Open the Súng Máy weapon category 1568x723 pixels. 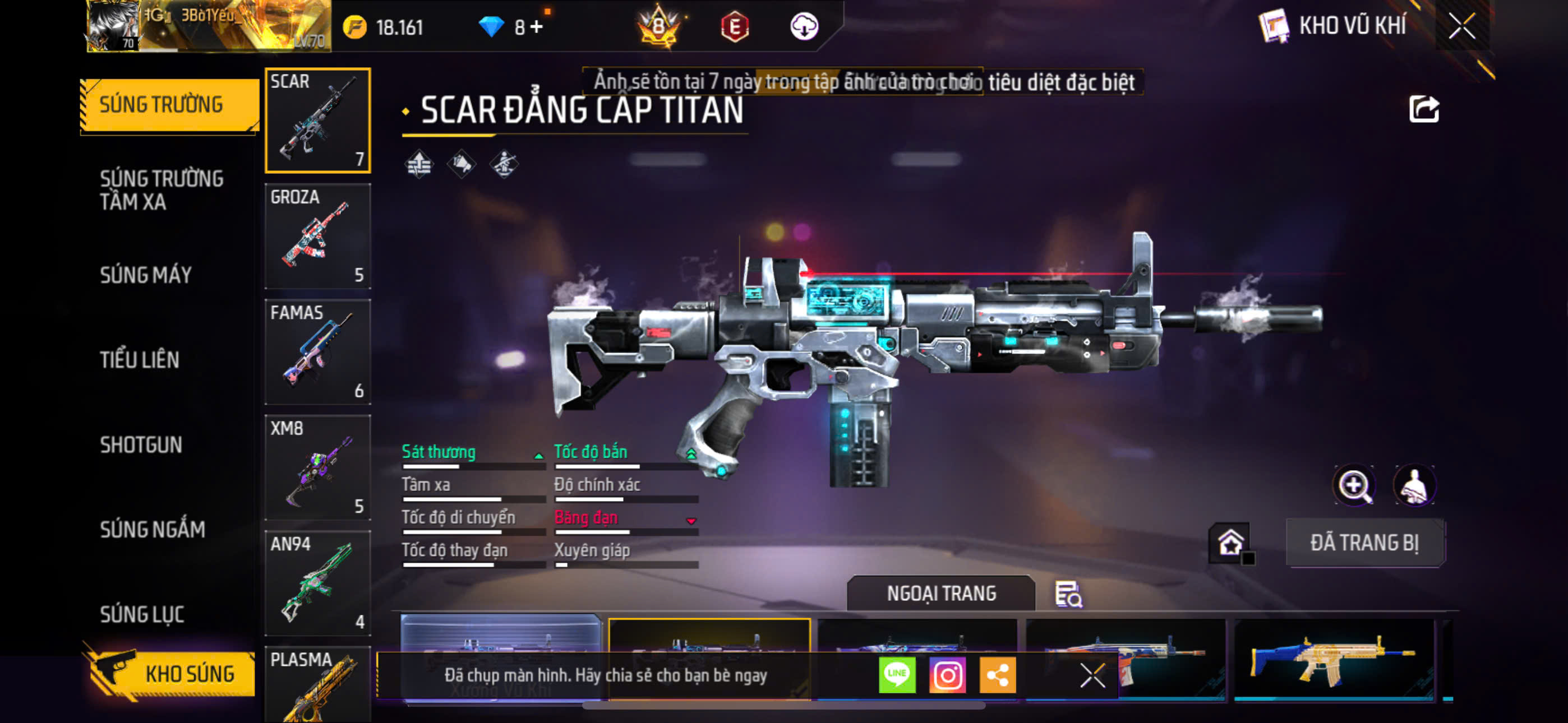click(145, 275)
